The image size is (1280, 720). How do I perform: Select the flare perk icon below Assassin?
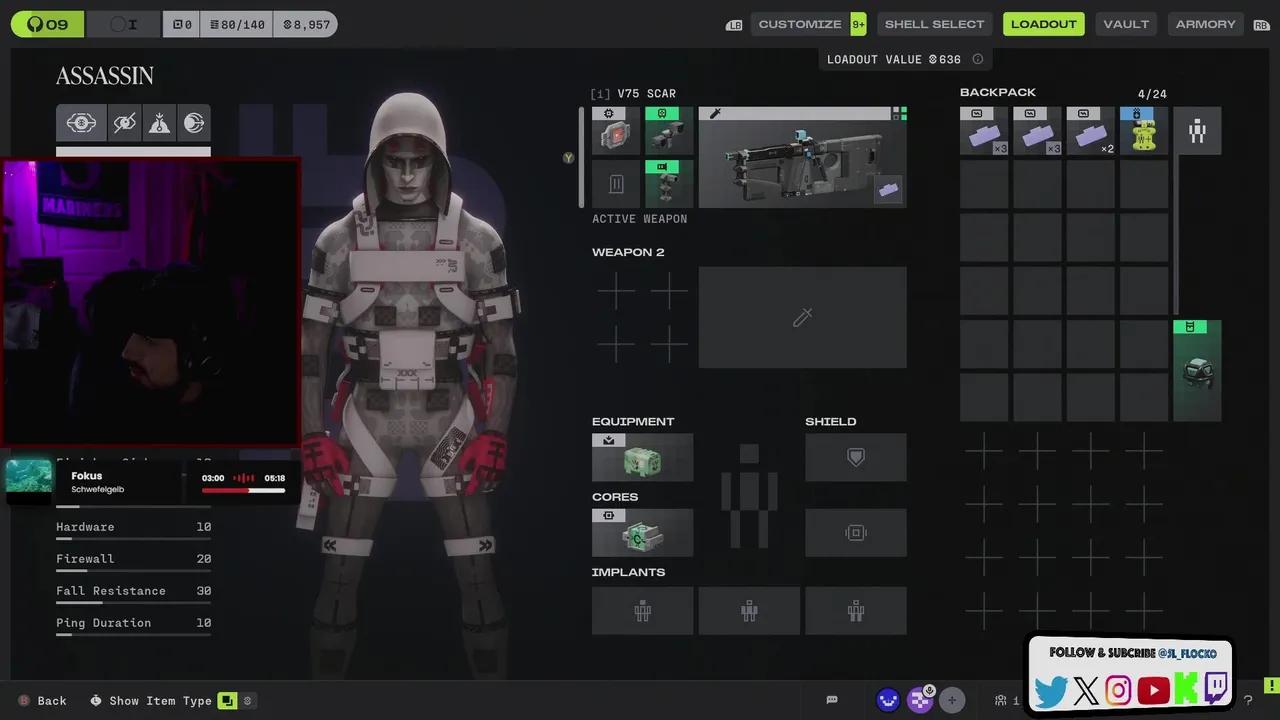(x=159, y=122)
